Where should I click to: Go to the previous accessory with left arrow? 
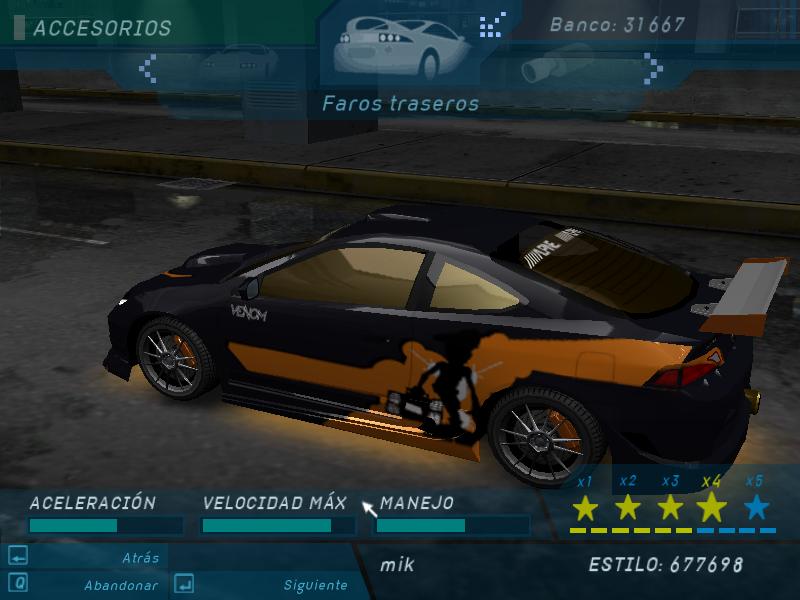coord(149,68)
